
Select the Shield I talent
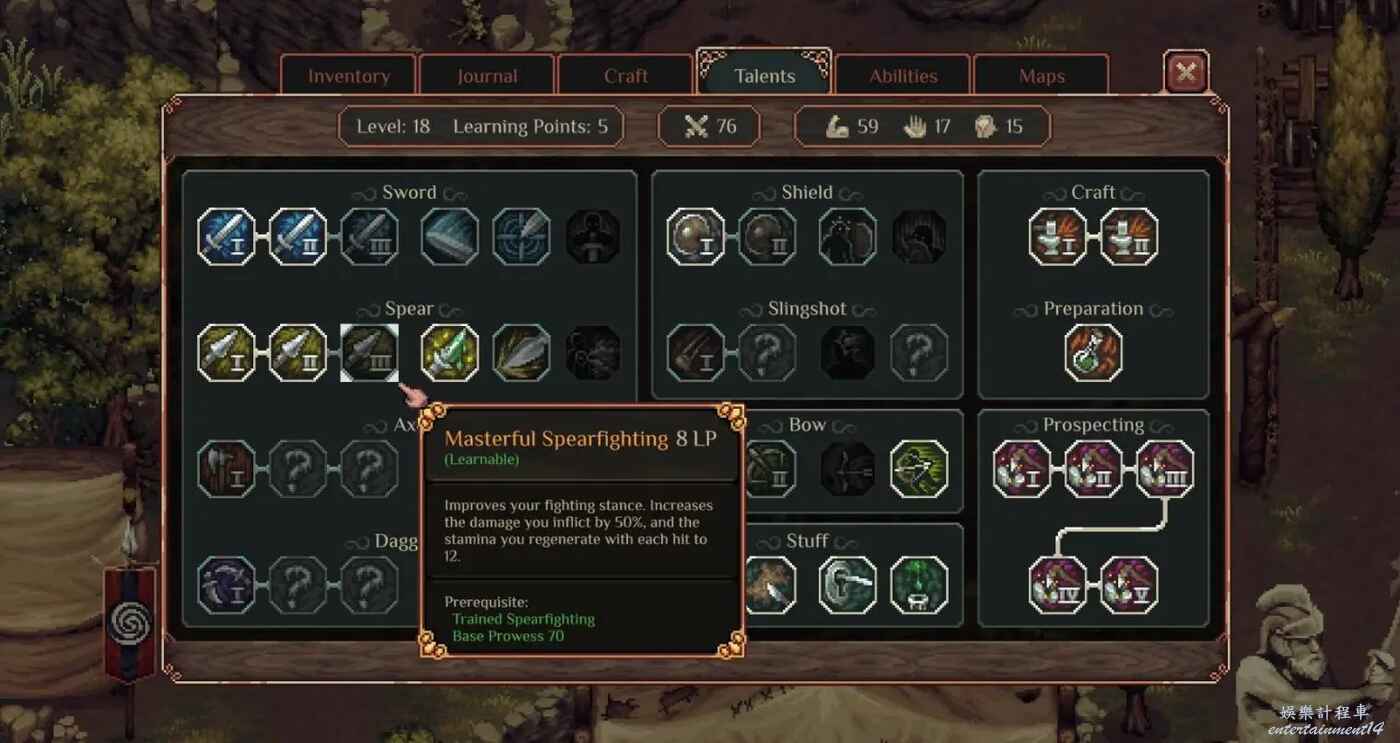coord(696,237)
